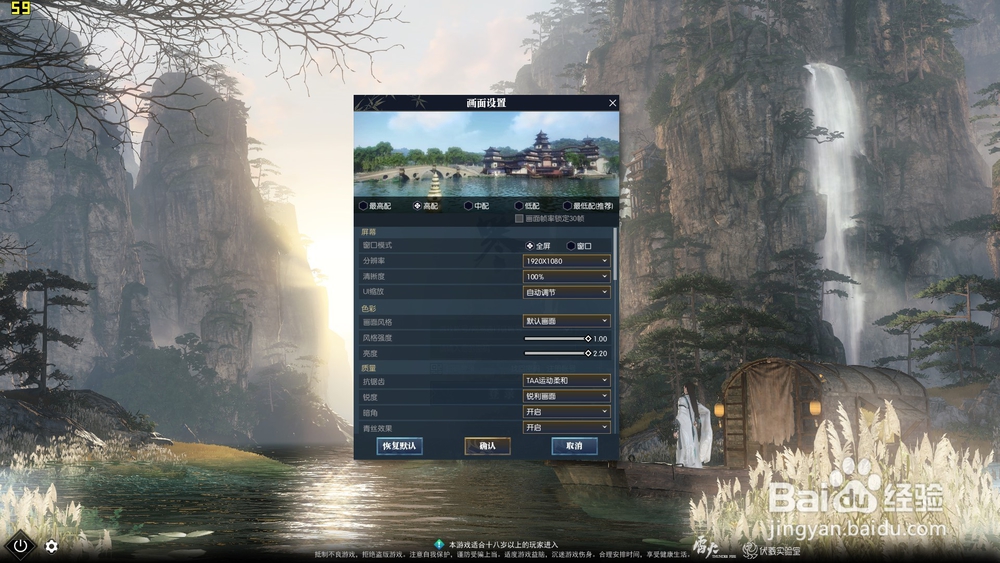Screen dimensions: 1000x563
Task: Click the 亮度 slider handle
Action: pos(588,353)
